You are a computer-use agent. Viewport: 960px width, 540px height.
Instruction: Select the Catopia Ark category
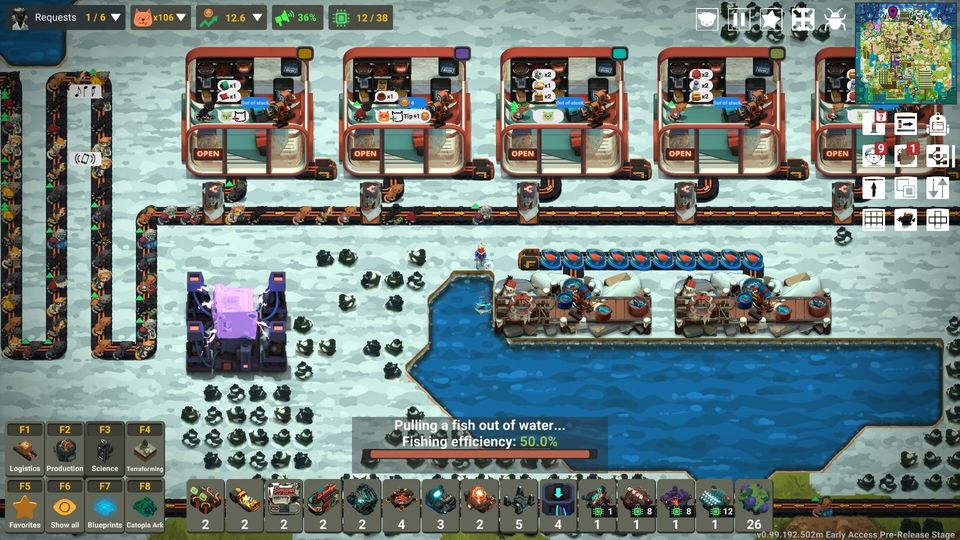click(x=145, y=506)
